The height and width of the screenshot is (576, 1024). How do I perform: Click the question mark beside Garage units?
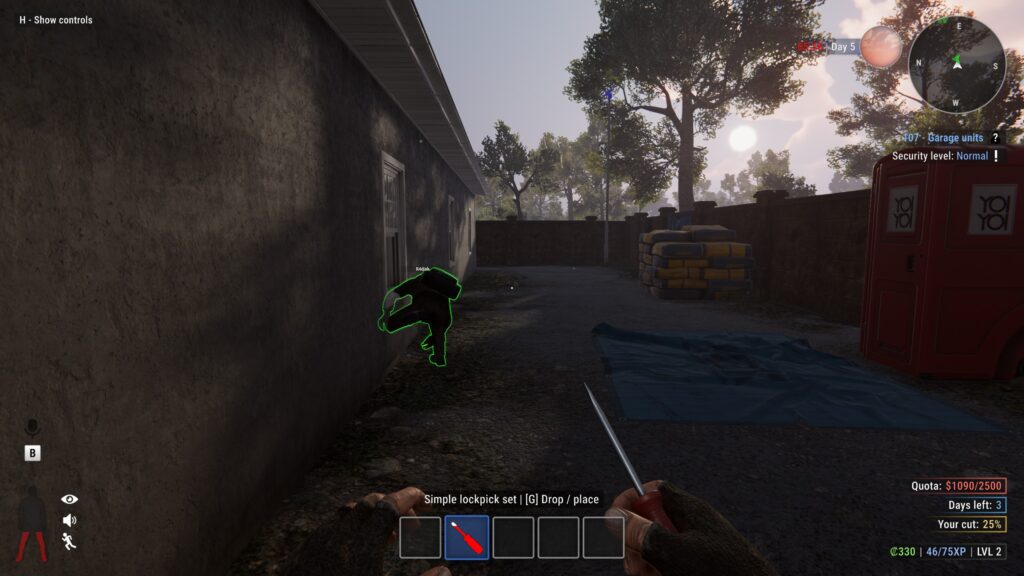coord(995,138)
